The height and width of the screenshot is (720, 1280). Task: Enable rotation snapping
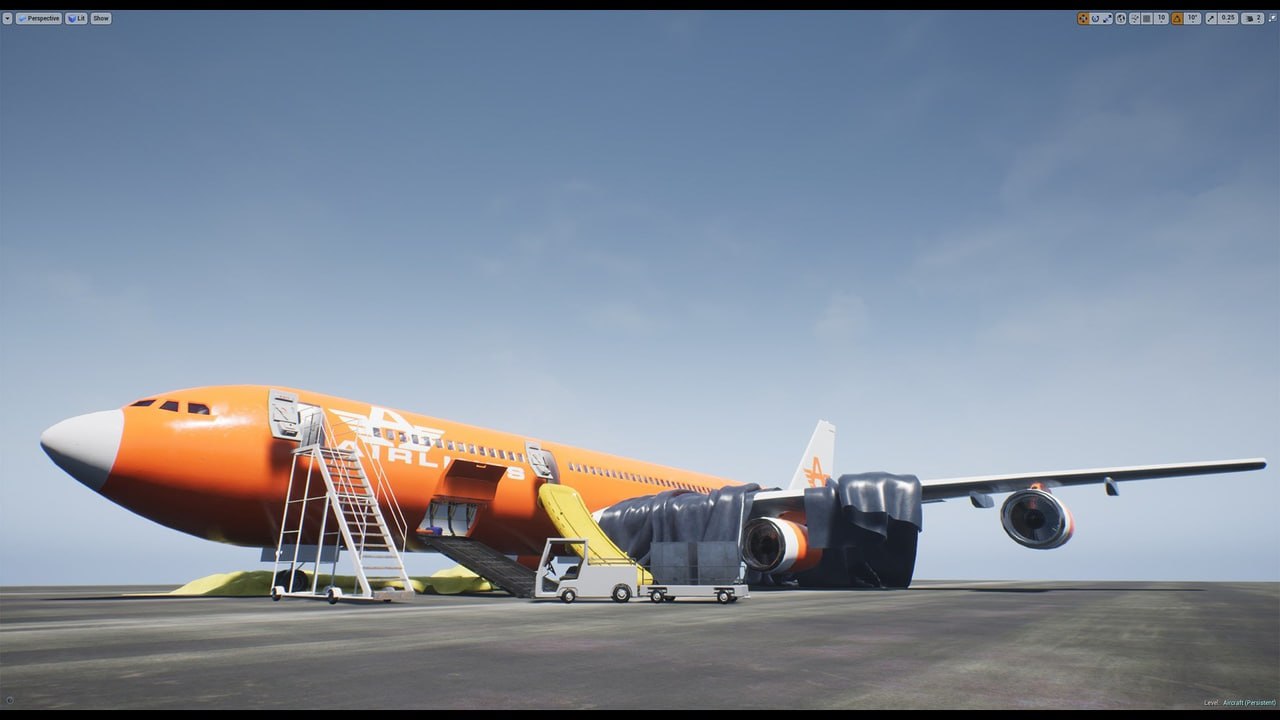tap(1177, 18)
